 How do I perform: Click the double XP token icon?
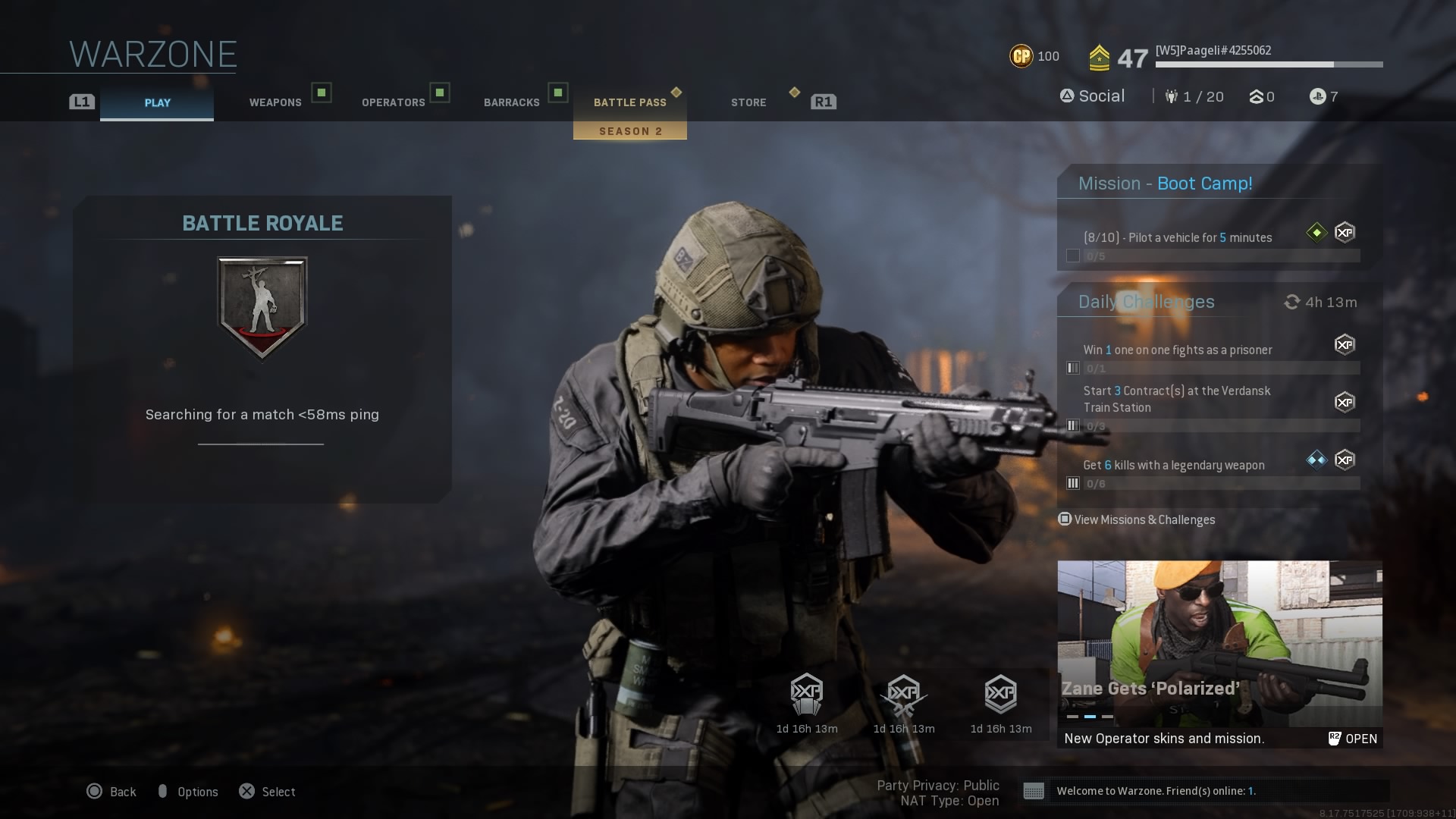[x=806, y=695]
